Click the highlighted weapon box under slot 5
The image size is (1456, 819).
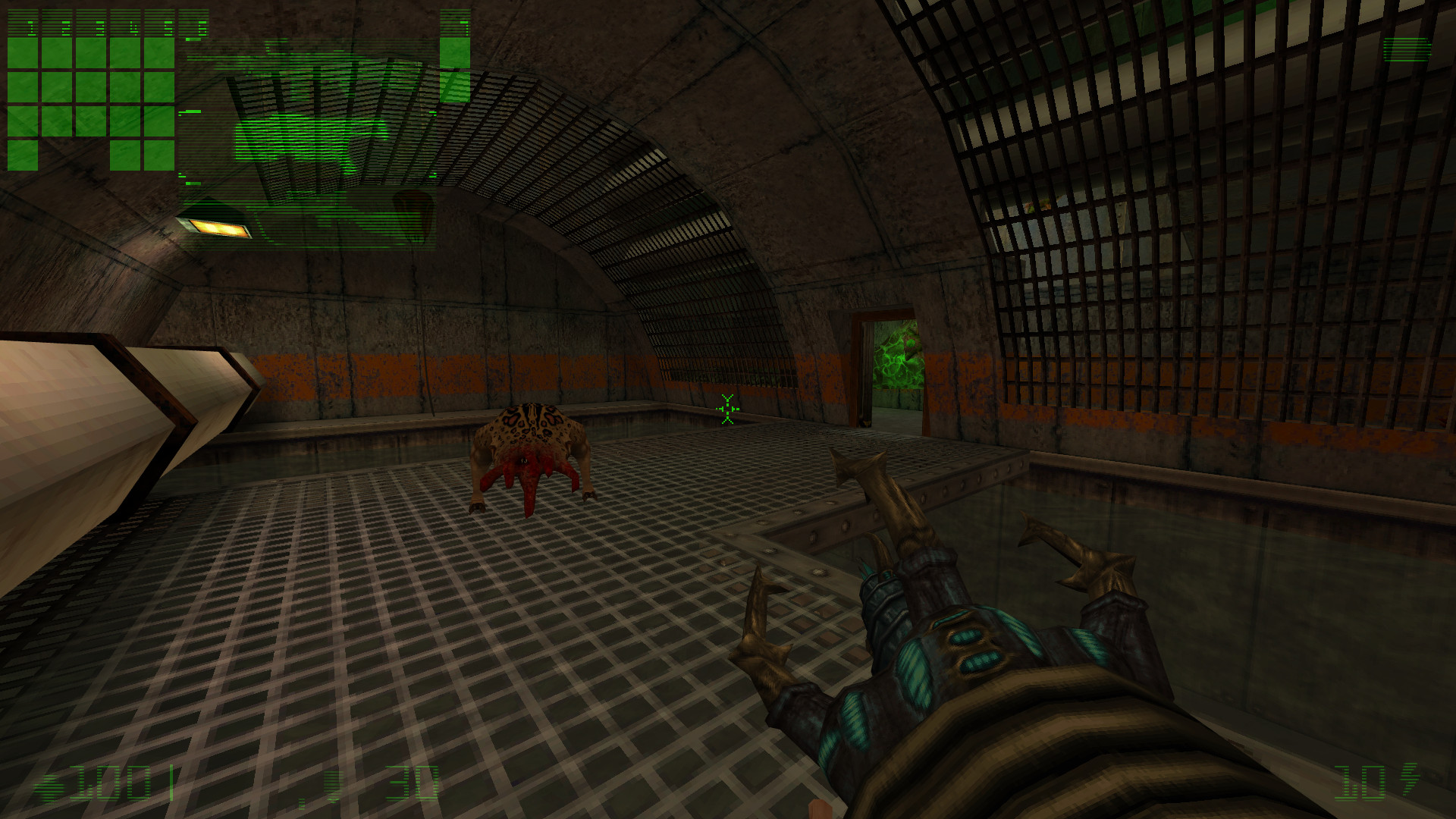[x=159, y=53]
